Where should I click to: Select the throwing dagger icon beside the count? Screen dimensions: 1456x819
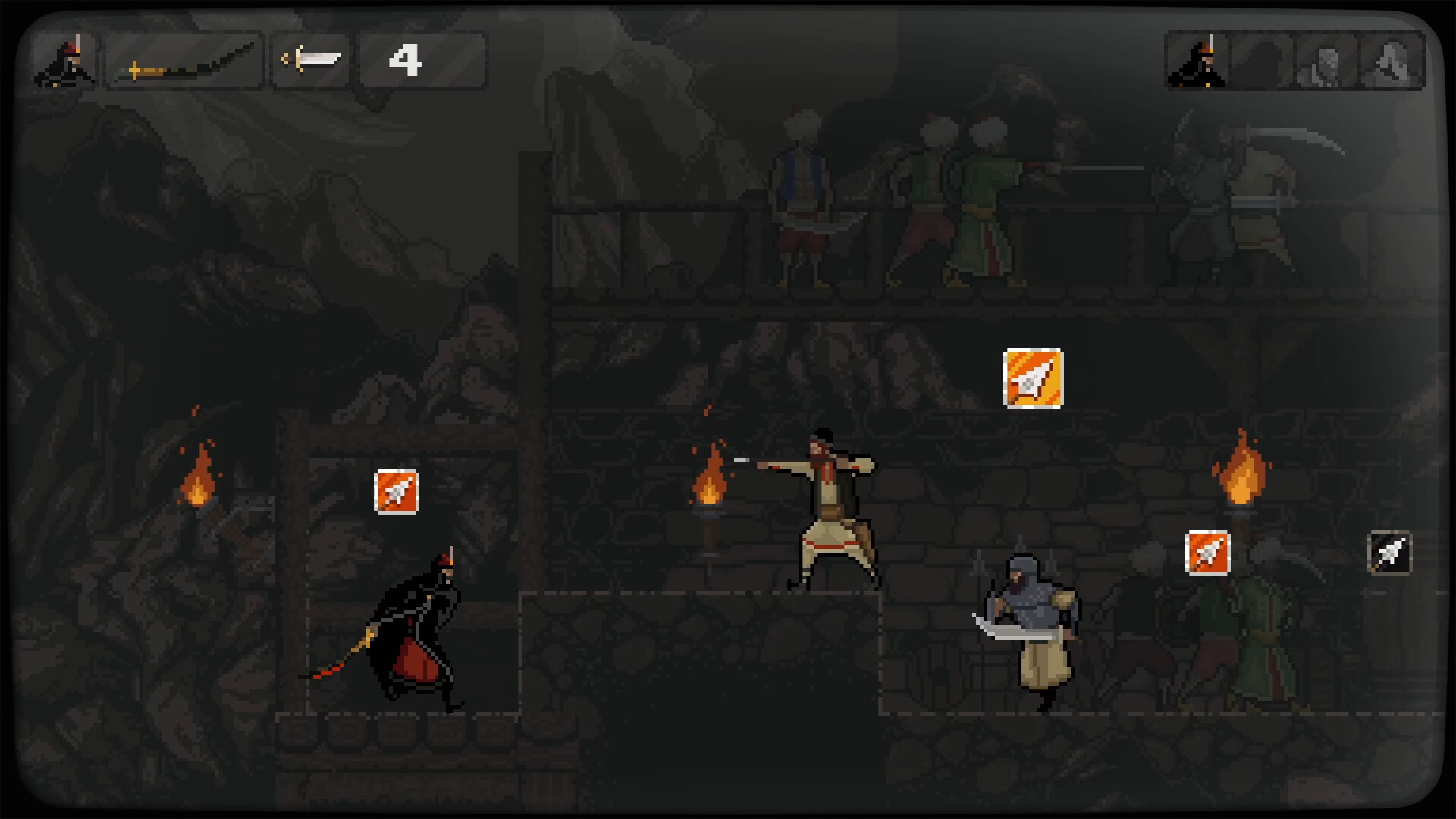click(x=311, y=59)
